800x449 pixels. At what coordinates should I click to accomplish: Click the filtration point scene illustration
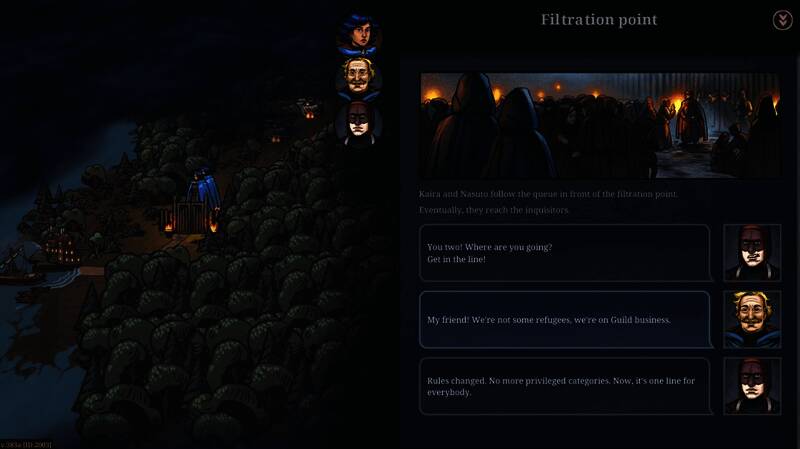pyautogui.click(x=600, y=121)
